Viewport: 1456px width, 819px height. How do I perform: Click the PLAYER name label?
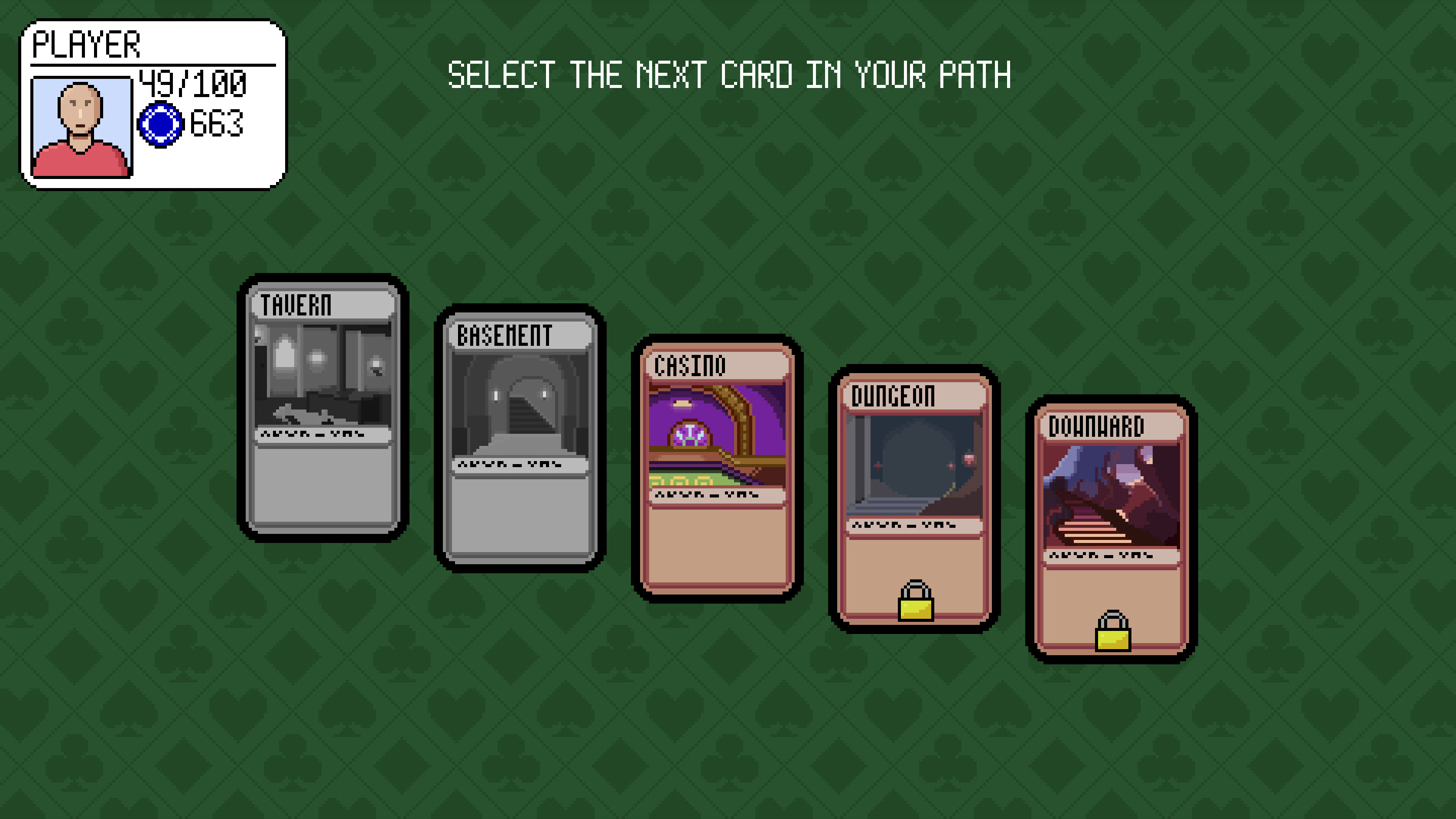pos(86,45)
